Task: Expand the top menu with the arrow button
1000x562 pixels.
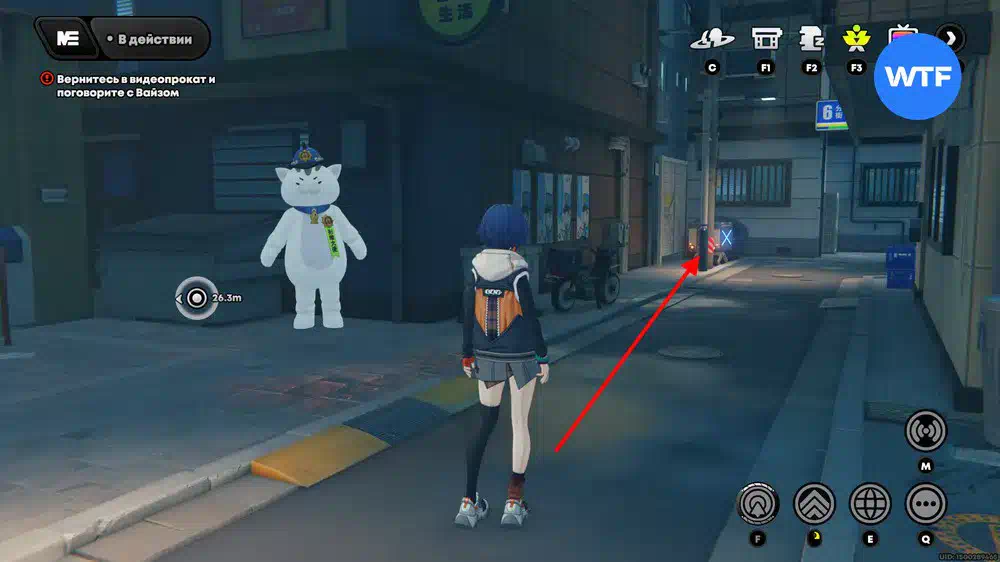Action: [951, 38]
